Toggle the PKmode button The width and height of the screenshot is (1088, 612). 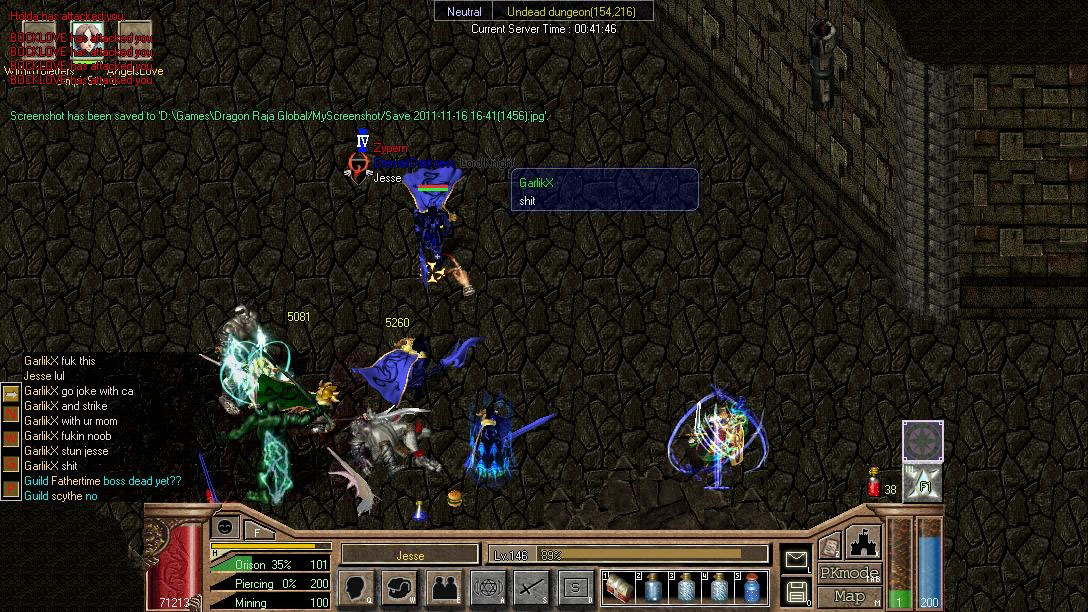click(849, 574)
